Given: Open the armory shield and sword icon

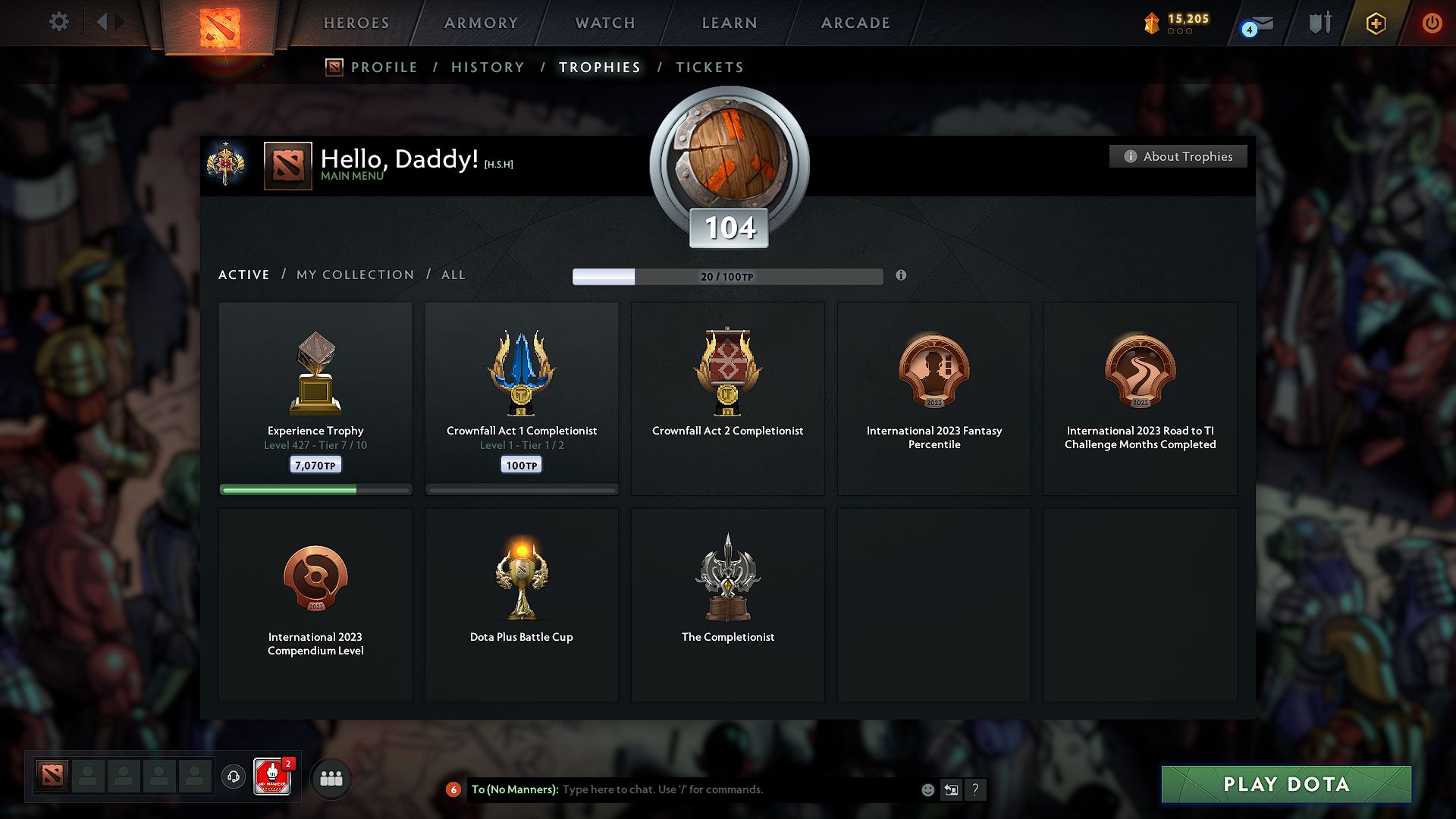Looking at the screenshot, I should coord(1319,23).
